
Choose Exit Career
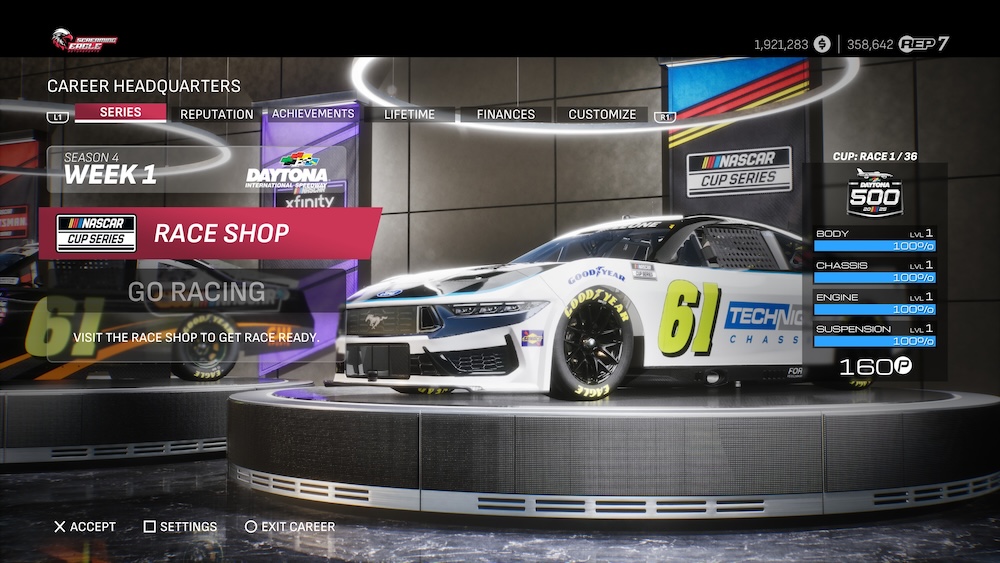pyautogui.click(x=297, y=527)
